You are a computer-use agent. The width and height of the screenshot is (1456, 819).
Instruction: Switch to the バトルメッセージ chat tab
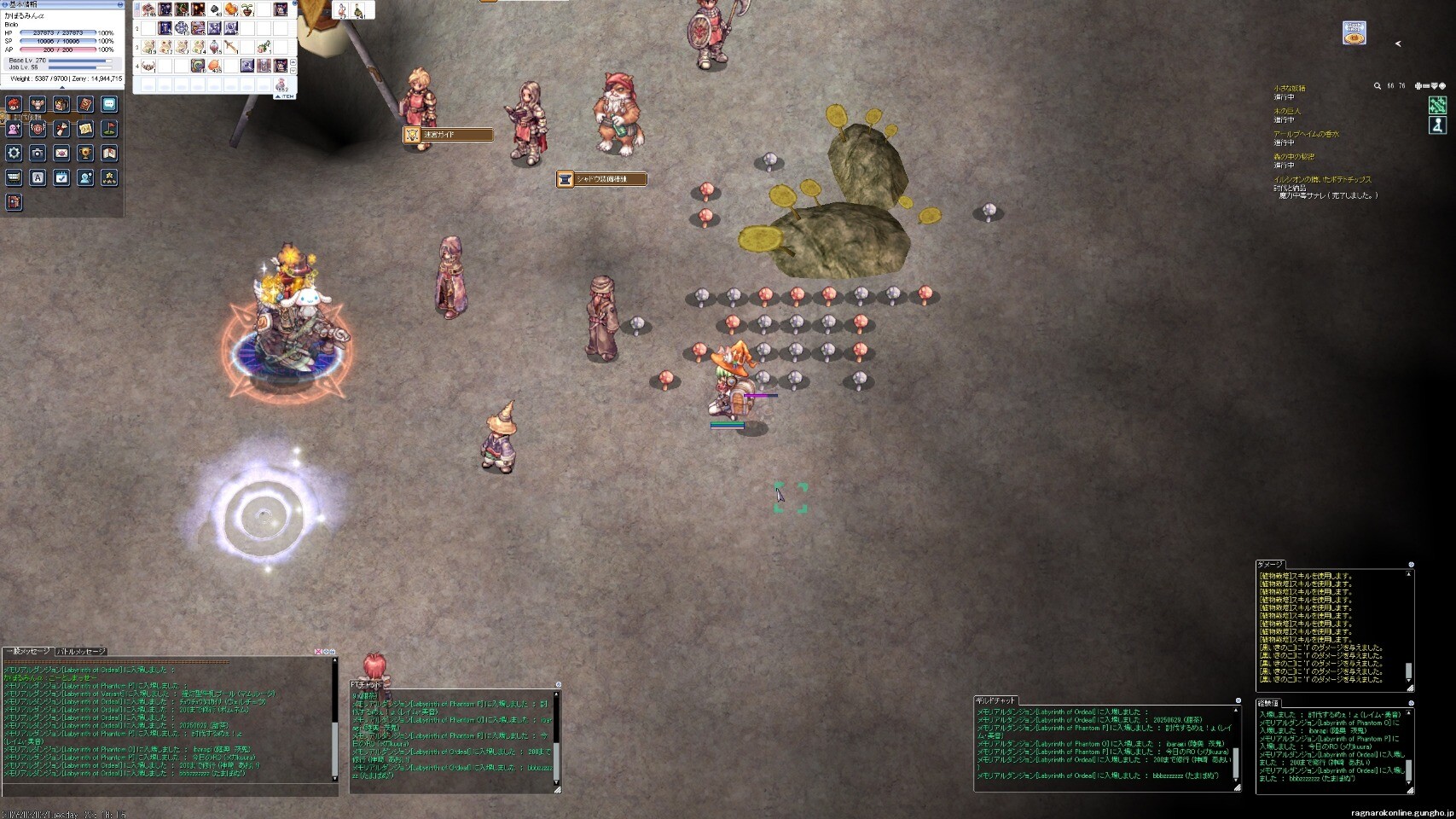[x=81, y=652]
